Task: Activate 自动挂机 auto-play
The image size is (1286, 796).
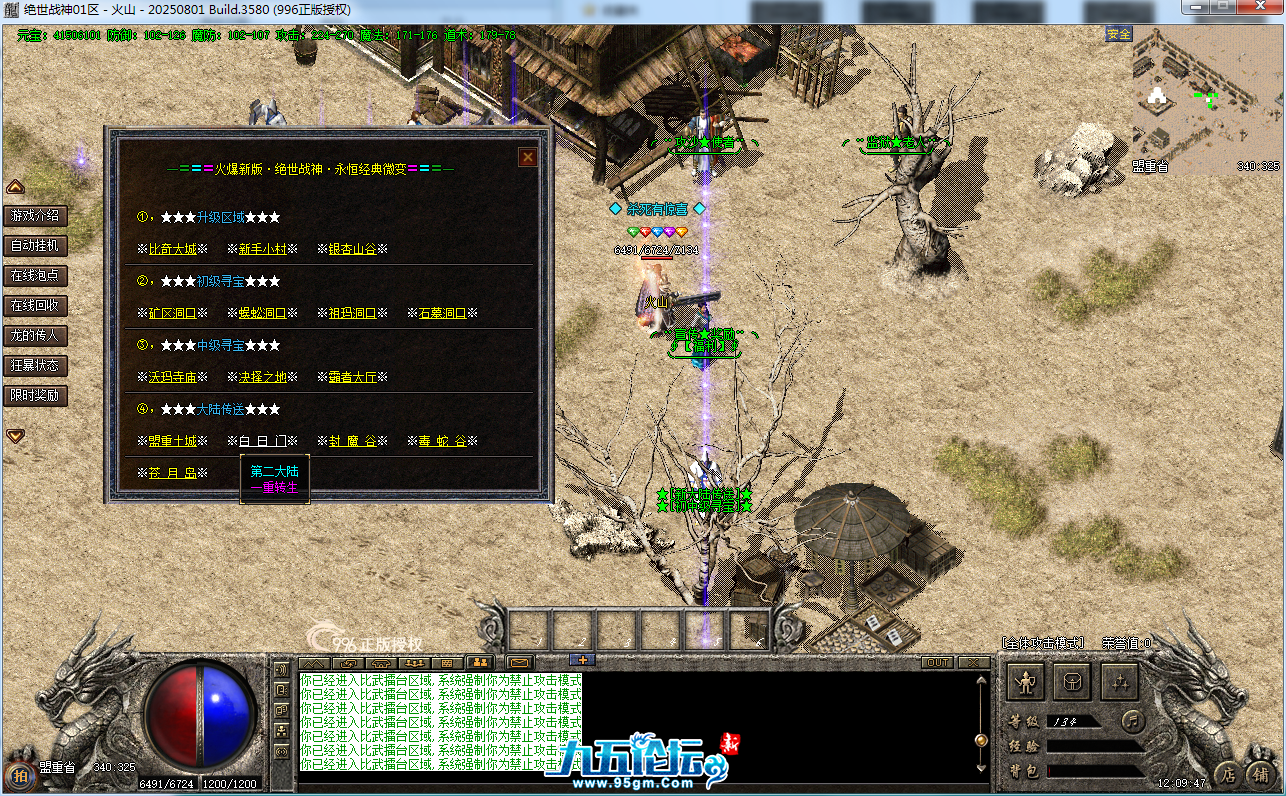Action: [x=35, y=245]
